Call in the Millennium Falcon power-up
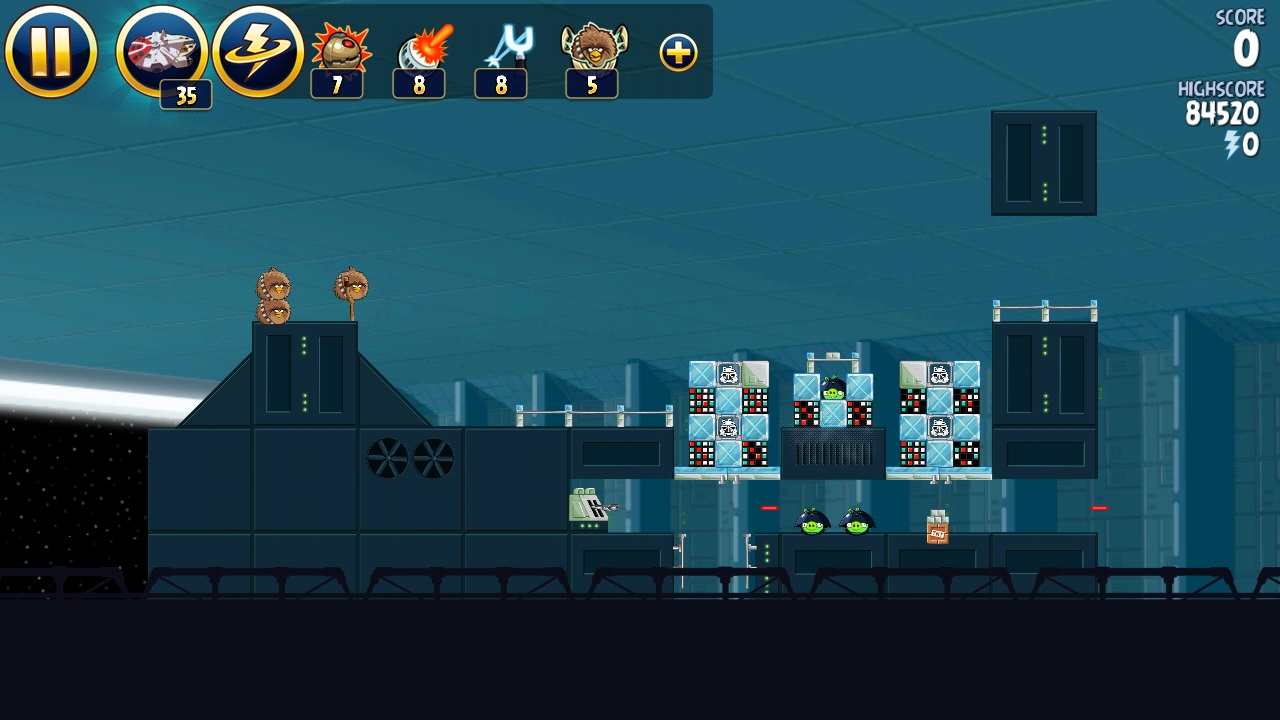The height and width of the screenshot is (720, 1280). tap(161, 52)
